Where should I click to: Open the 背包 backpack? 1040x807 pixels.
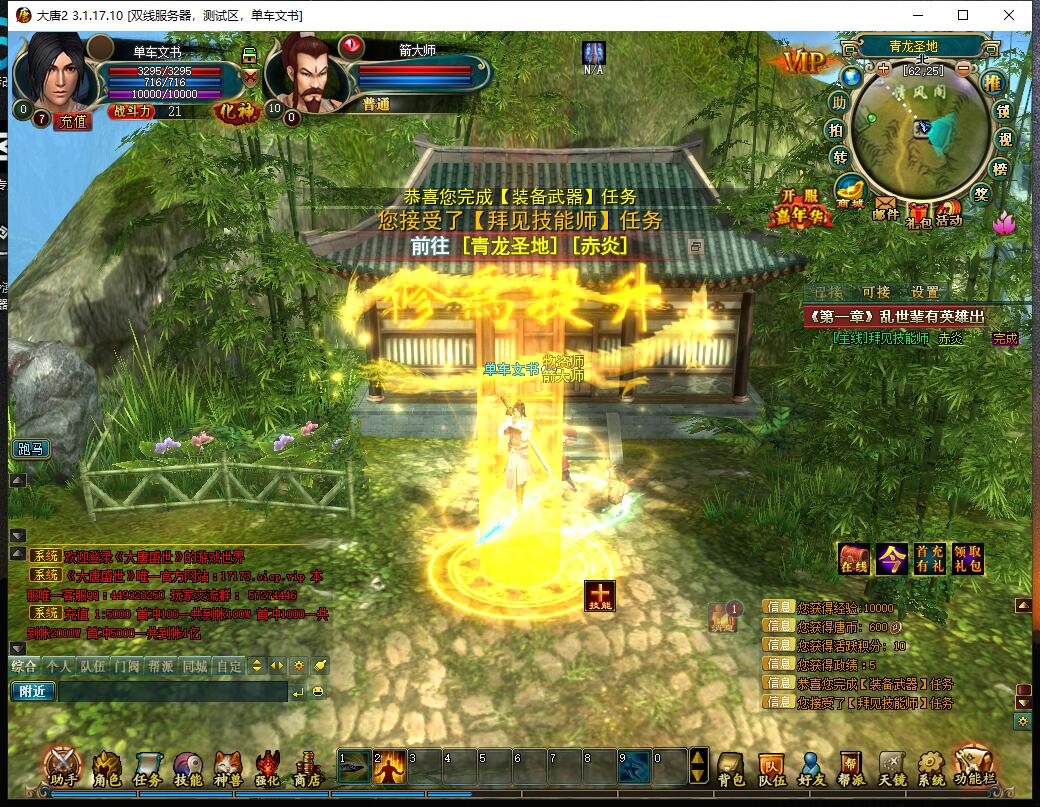tap(731, 767)
